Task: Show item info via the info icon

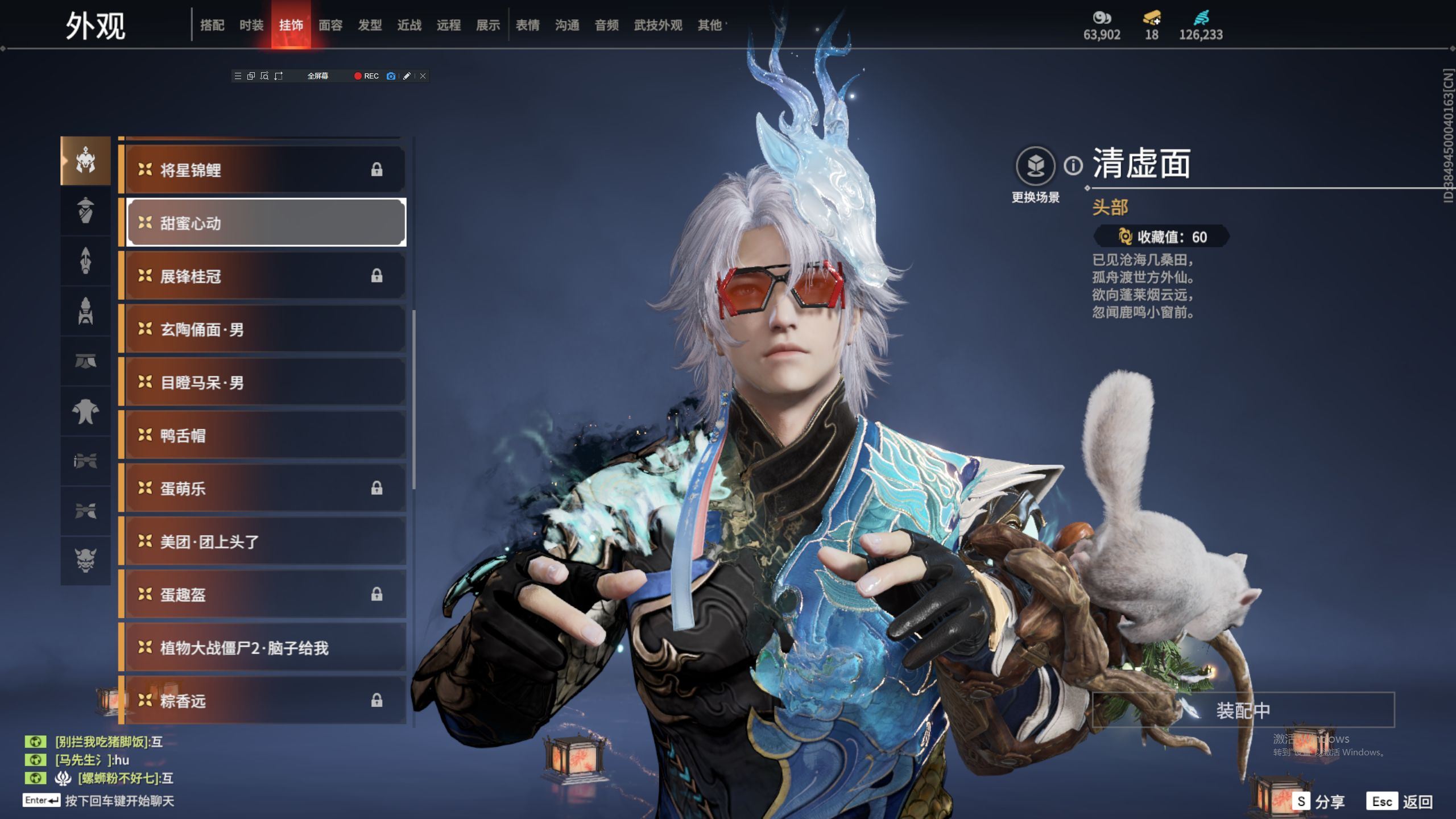Action: point(1073,166)
